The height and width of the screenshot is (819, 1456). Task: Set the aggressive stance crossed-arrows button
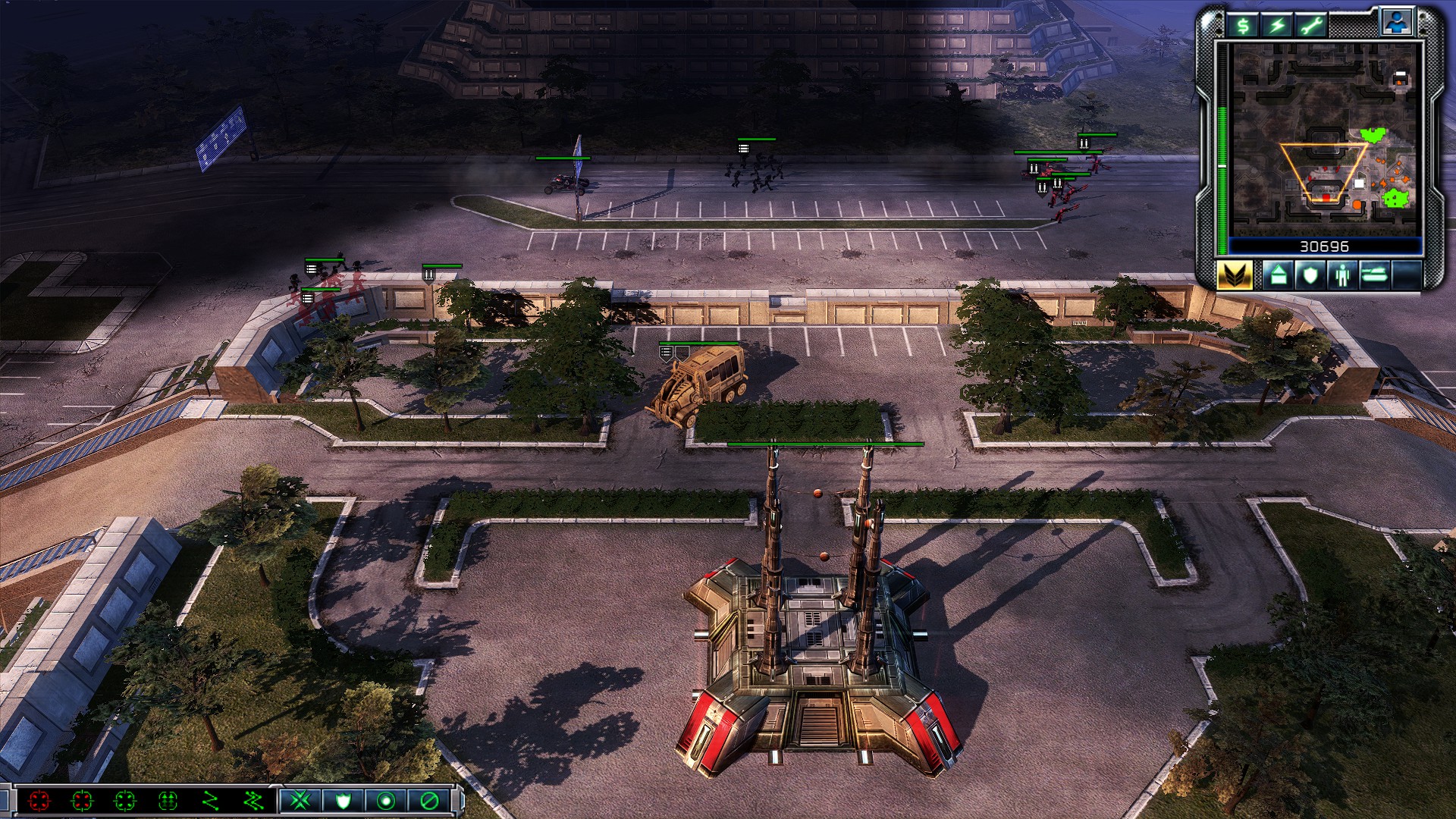point(300,801)
